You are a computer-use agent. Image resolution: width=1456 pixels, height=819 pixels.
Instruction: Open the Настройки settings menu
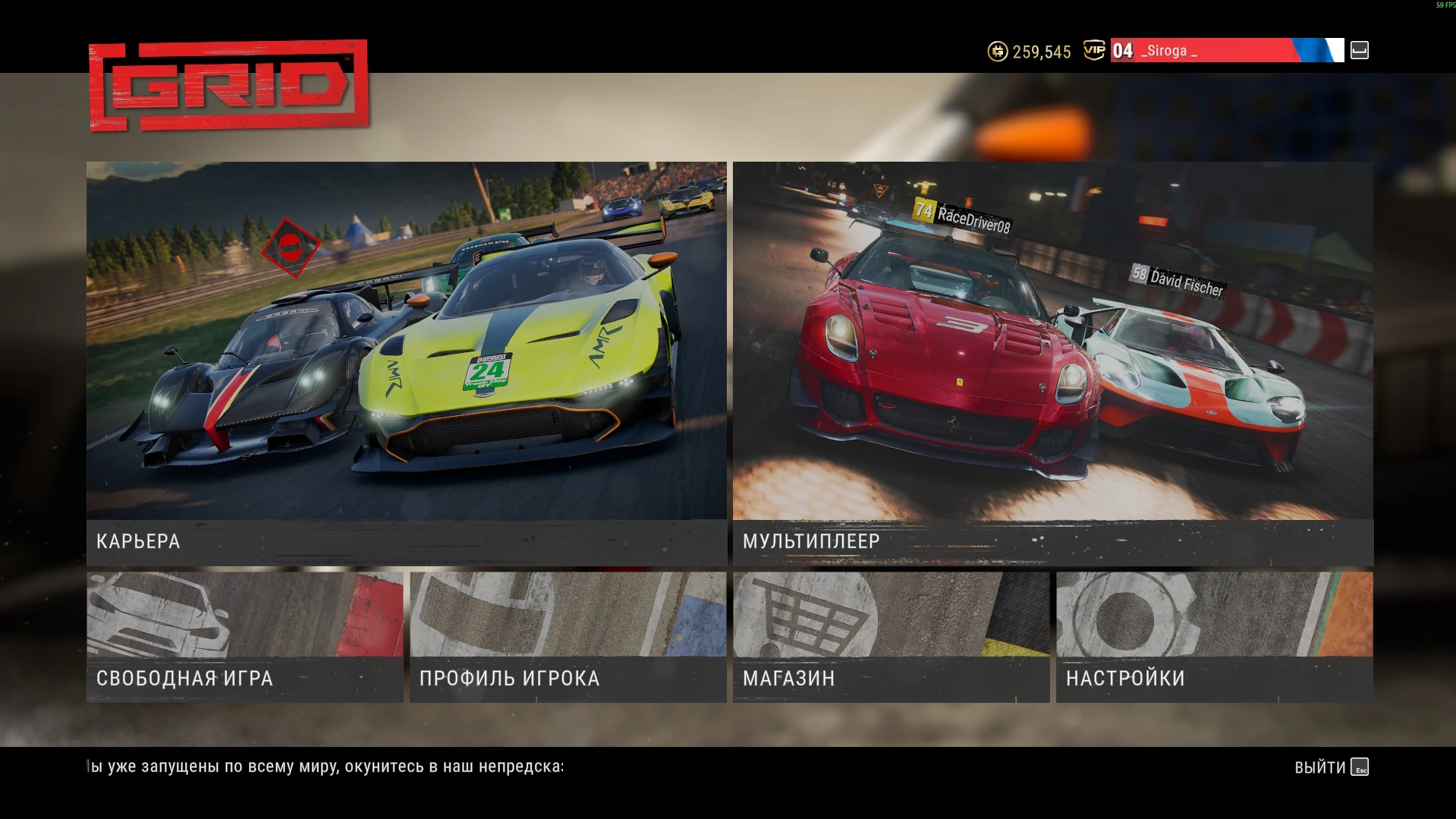pyautogui.click(x=1214, y=637)
